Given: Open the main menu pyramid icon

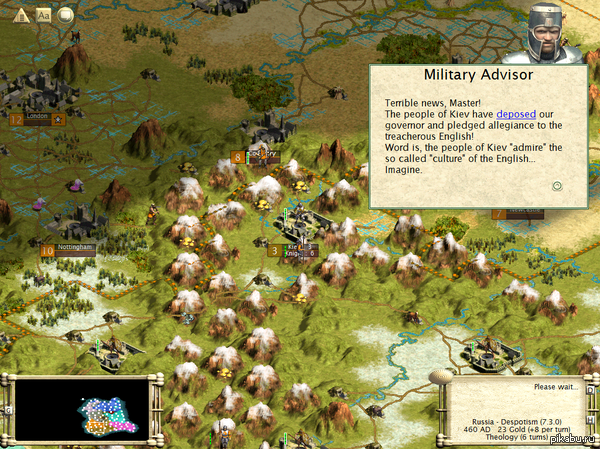Looking at the screenshot, I should click(x=22, y=15).
